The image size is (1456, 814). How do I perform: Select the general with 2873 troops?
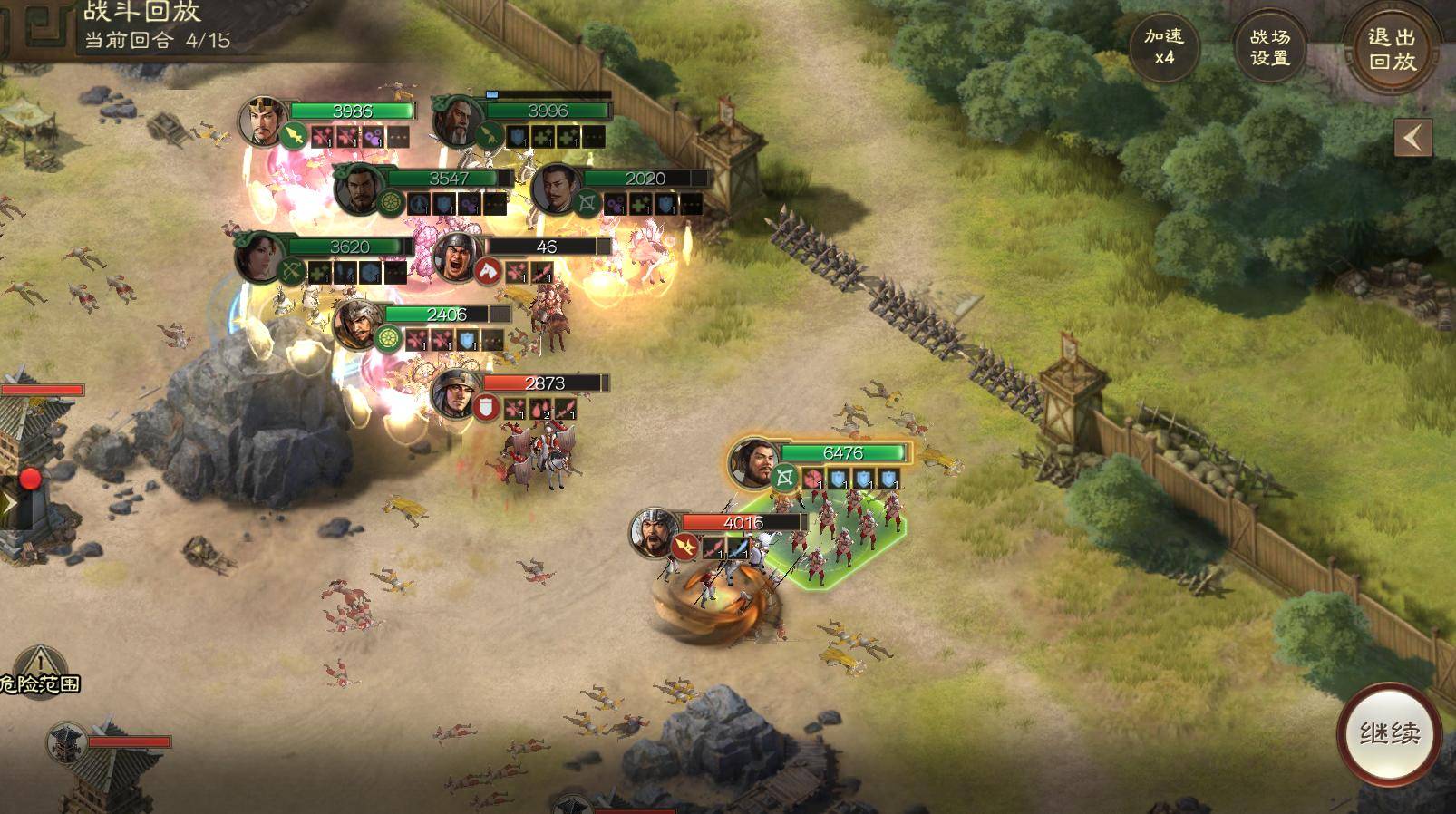tap(455, 393)
